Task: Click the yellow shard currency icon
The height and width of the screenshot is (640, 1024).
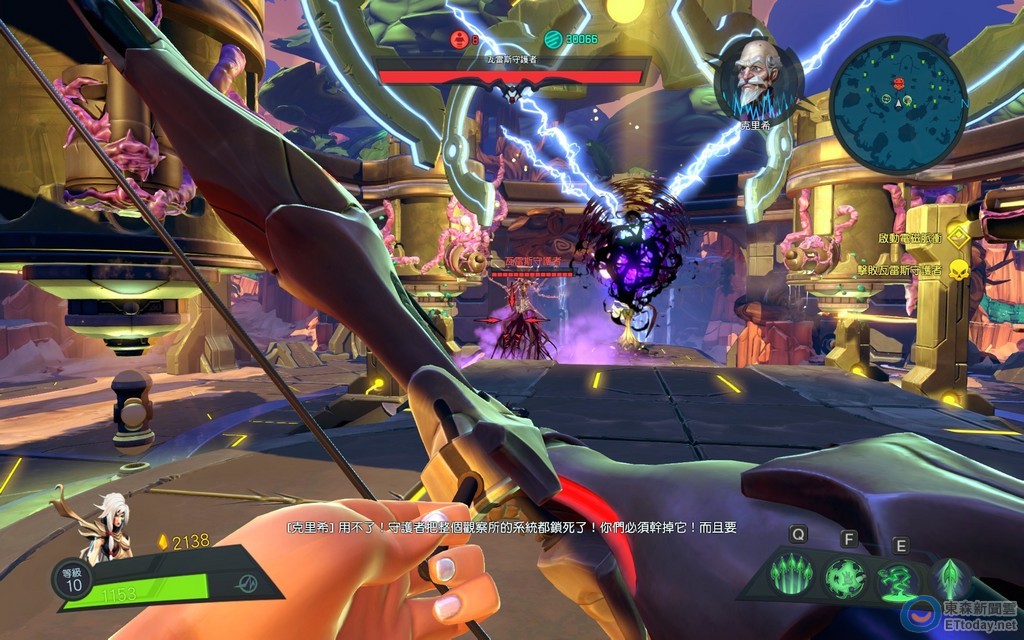Action: click(164, 542)
